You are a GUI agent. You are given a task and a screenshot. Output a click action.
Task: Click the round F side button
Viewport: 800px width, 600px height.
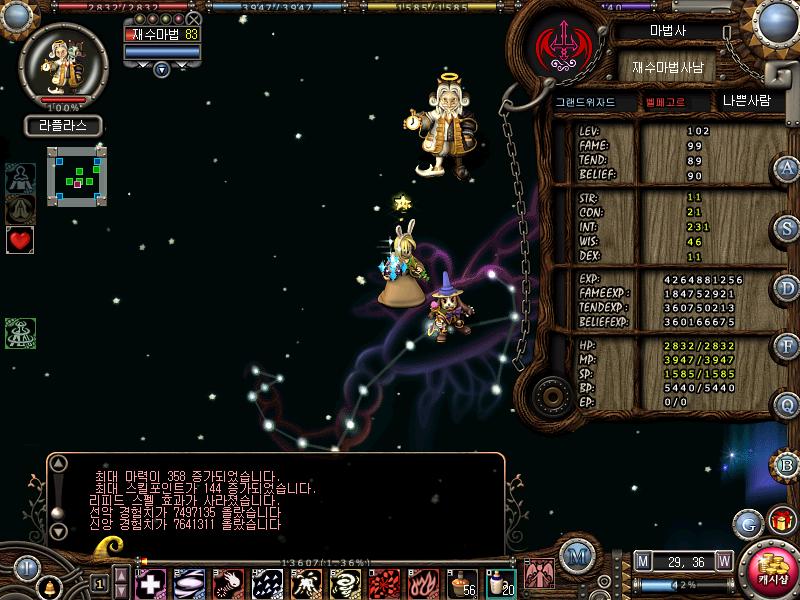point(788,346)
